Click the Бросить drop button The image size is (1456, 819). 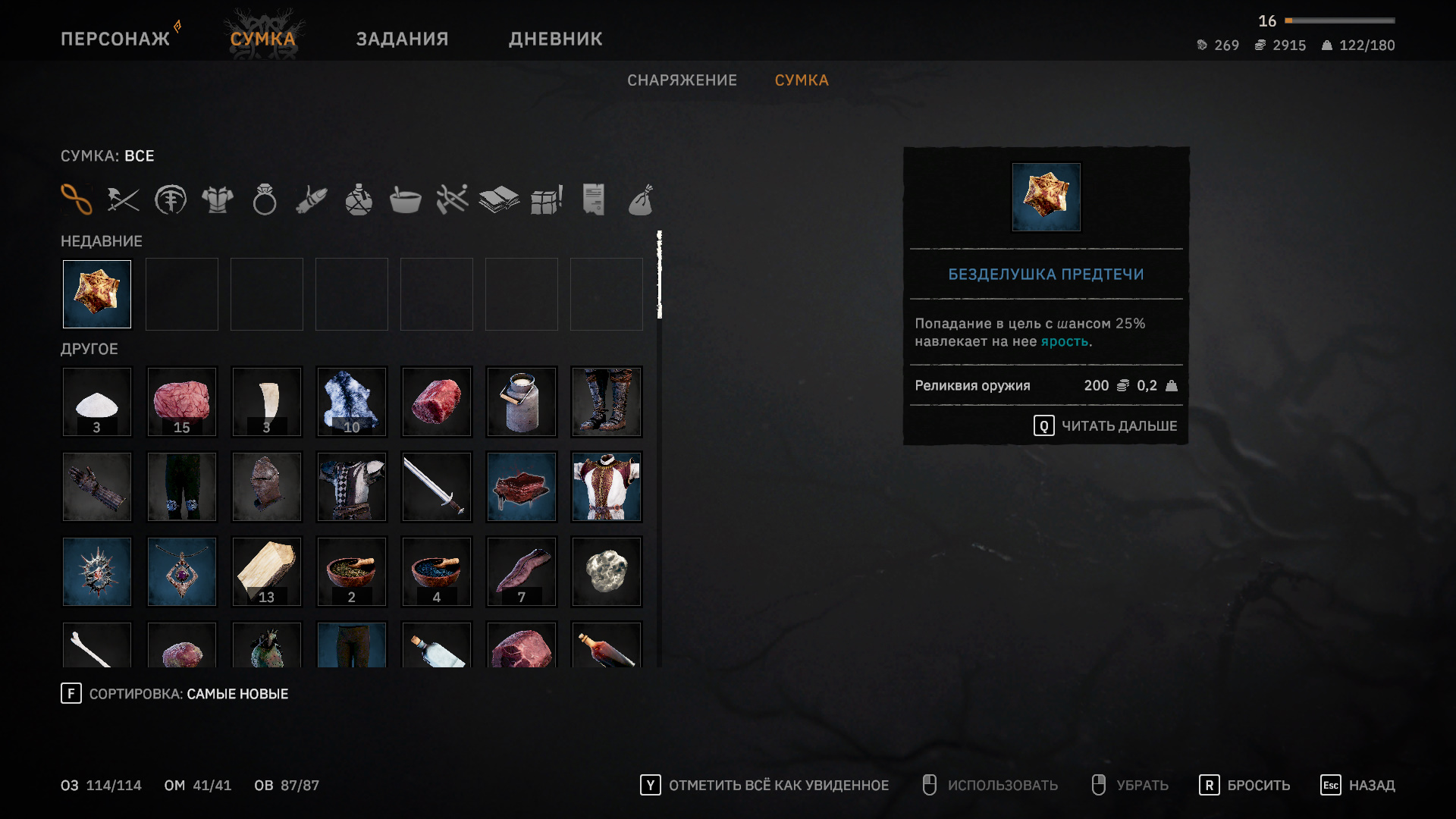pos(1244,786)
